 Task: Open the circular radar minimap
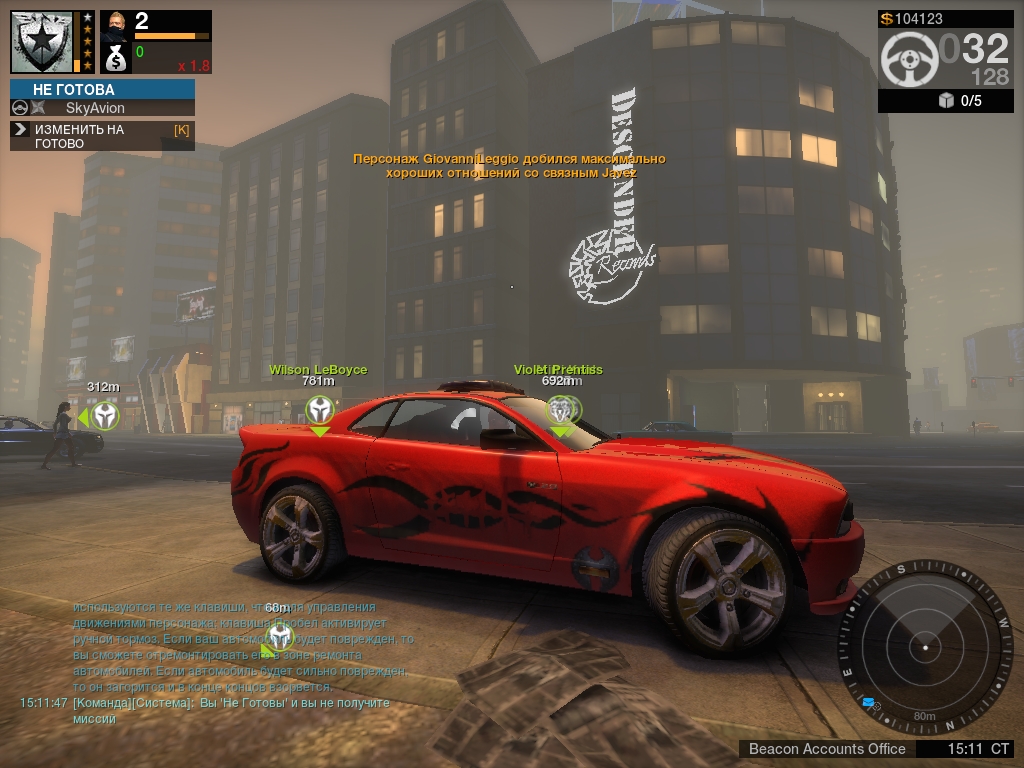pos(925,648)
